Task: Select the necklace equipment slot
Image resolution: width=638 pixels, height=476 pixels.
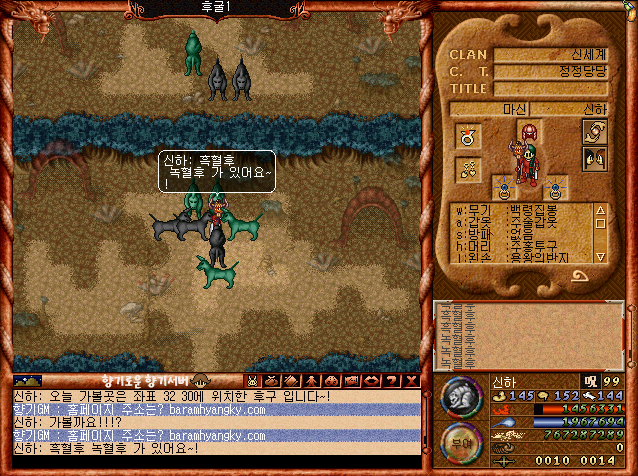Action: pos(467,170)
